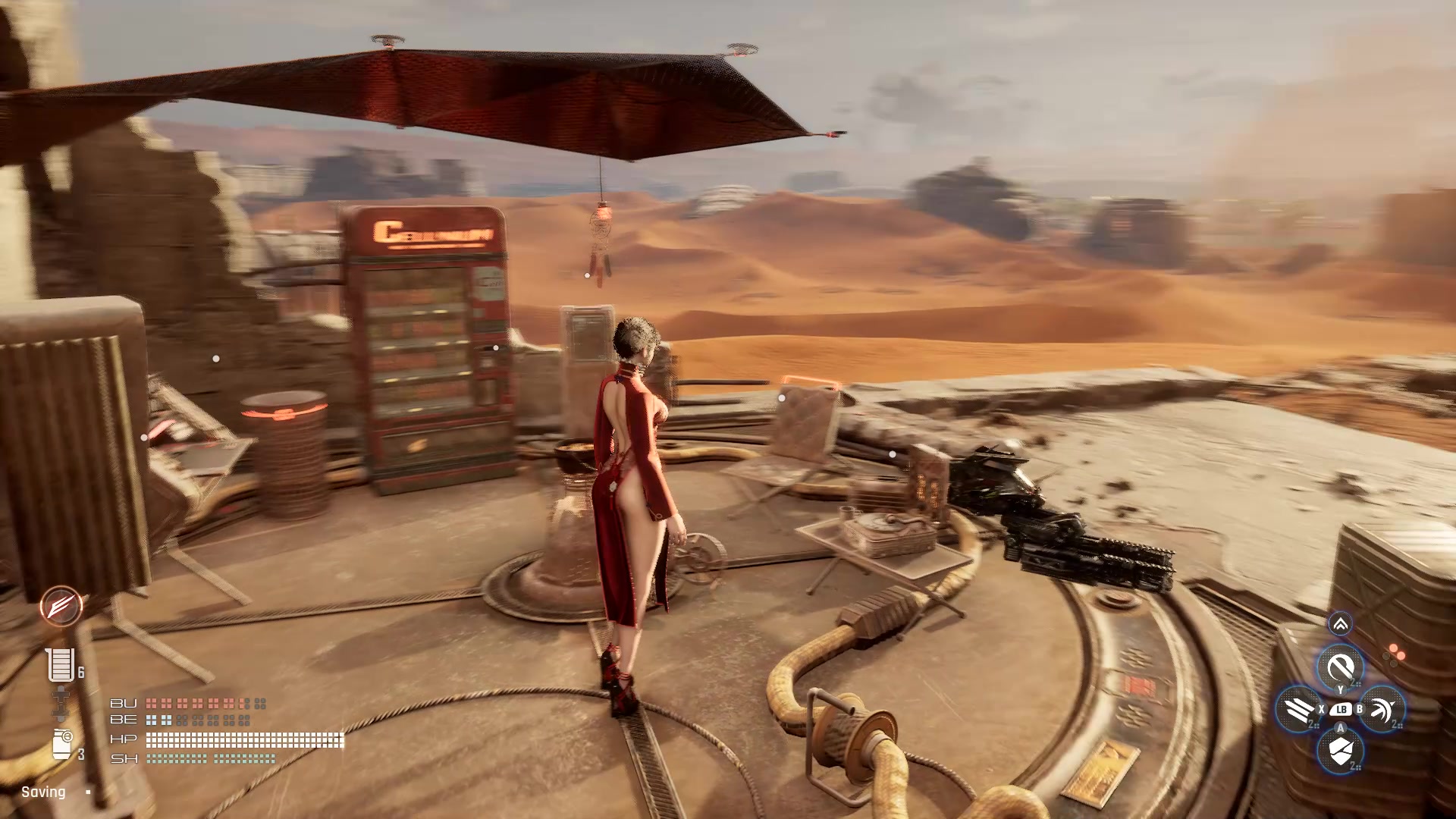Click the white interaction dot on the vending machine
Viewport: 1456px width, 819px height.
click(x=497, y=347)
